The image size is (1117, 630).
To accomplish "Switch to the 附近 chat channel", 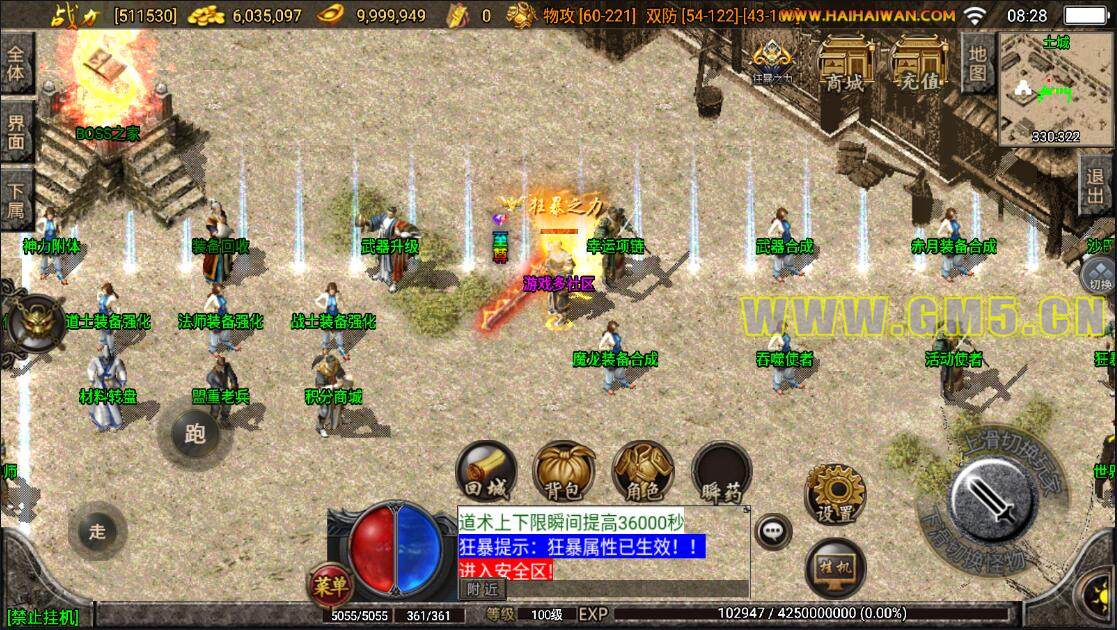I will (x=482, y=590).
